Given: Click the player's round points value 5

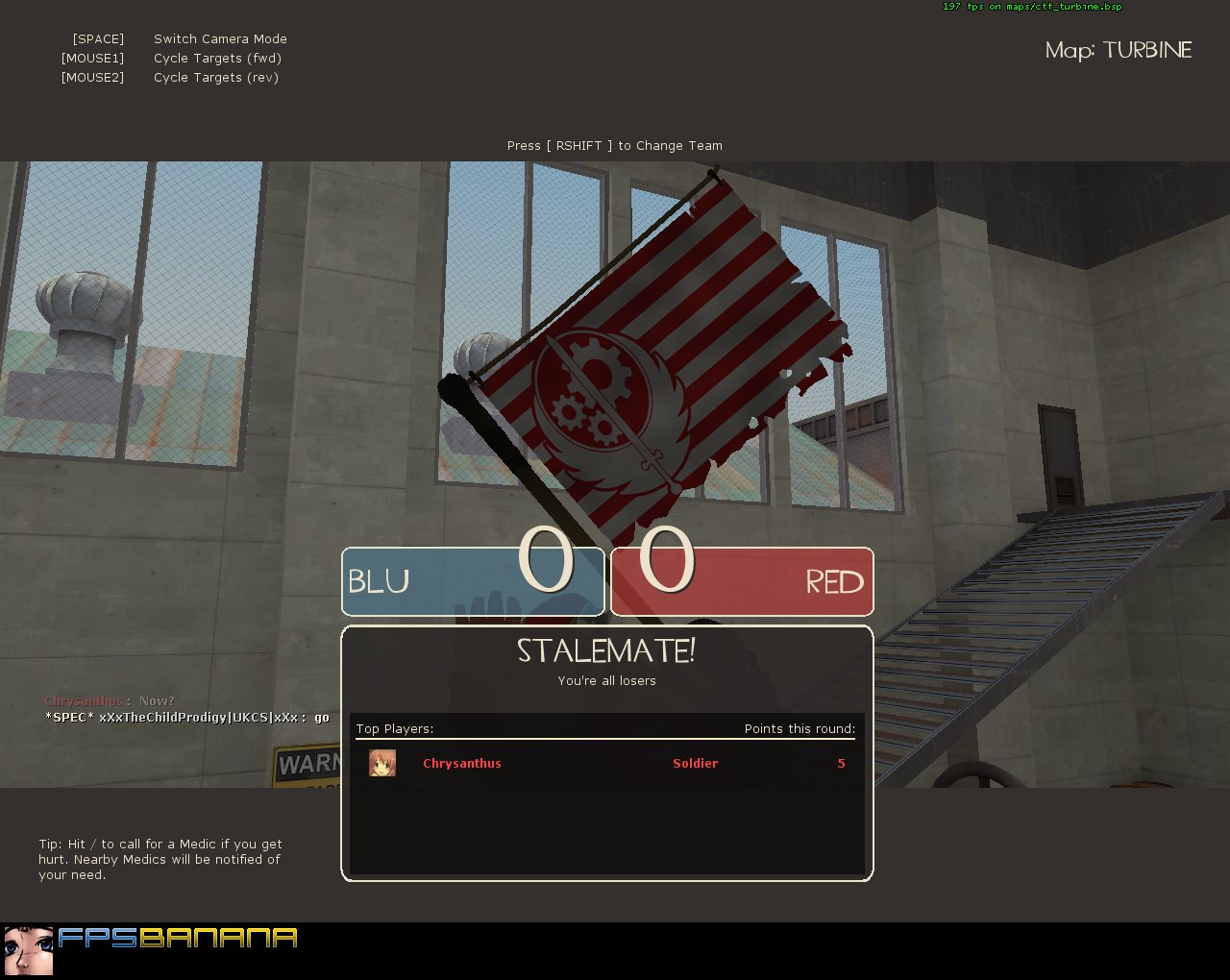Looking at the screenshot, I should coord(841,763).
